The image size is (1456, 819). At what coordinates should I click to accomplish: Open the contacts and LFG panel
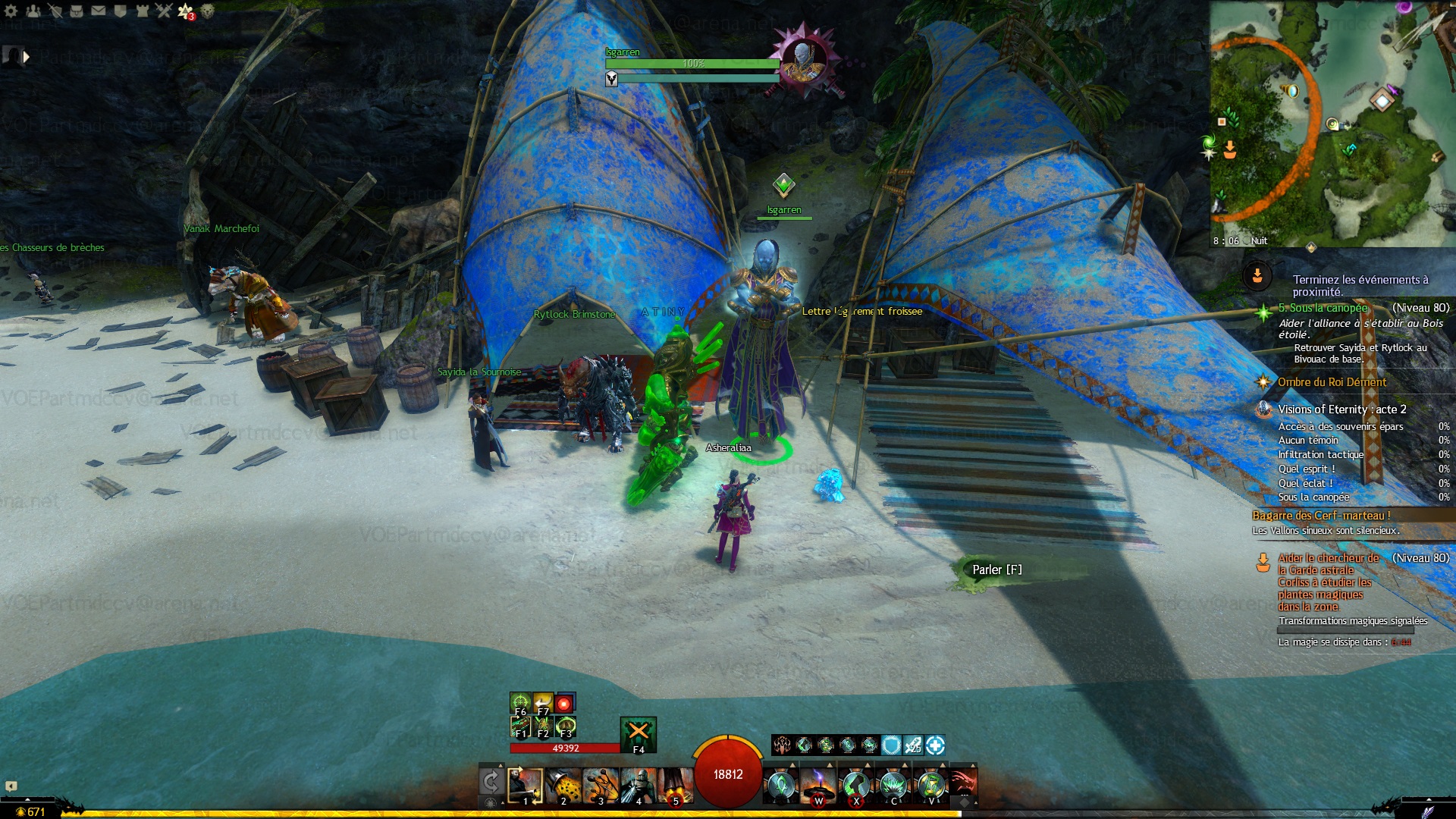click(x=33, y=11)
